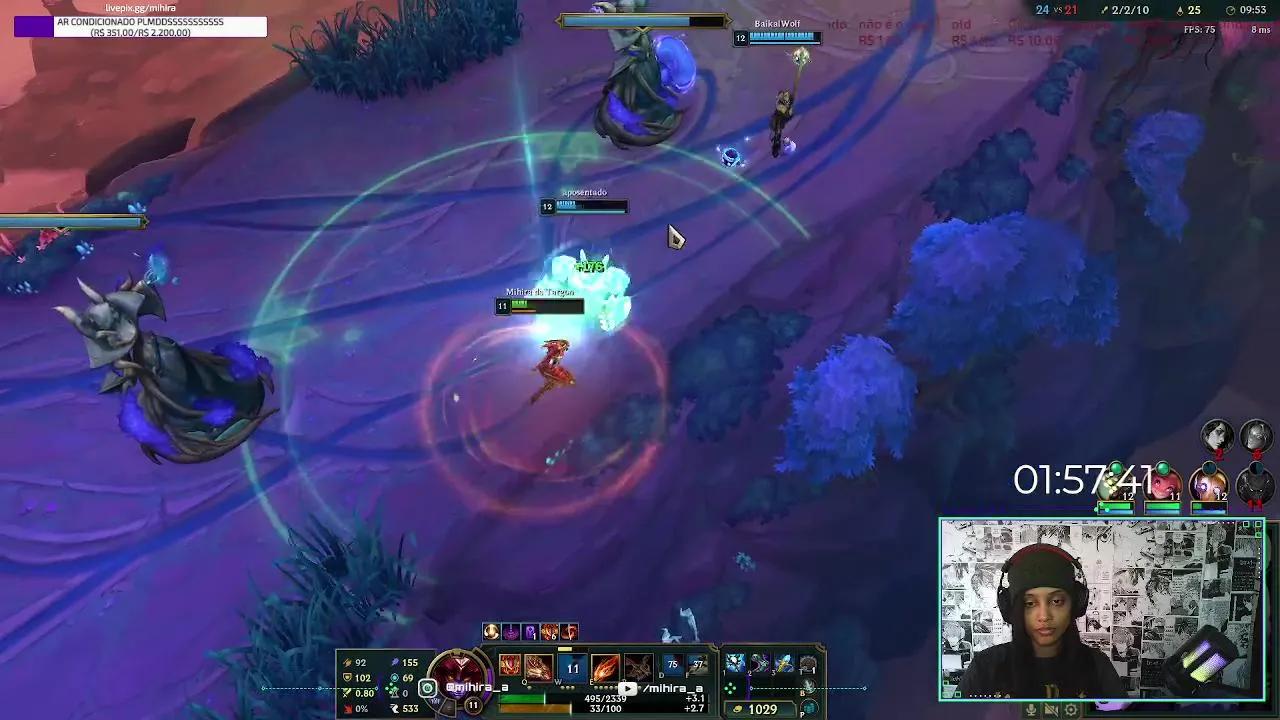Click the AR CONDICIONADO donation progress bar
1280x720 pixels.
(140, 27)
